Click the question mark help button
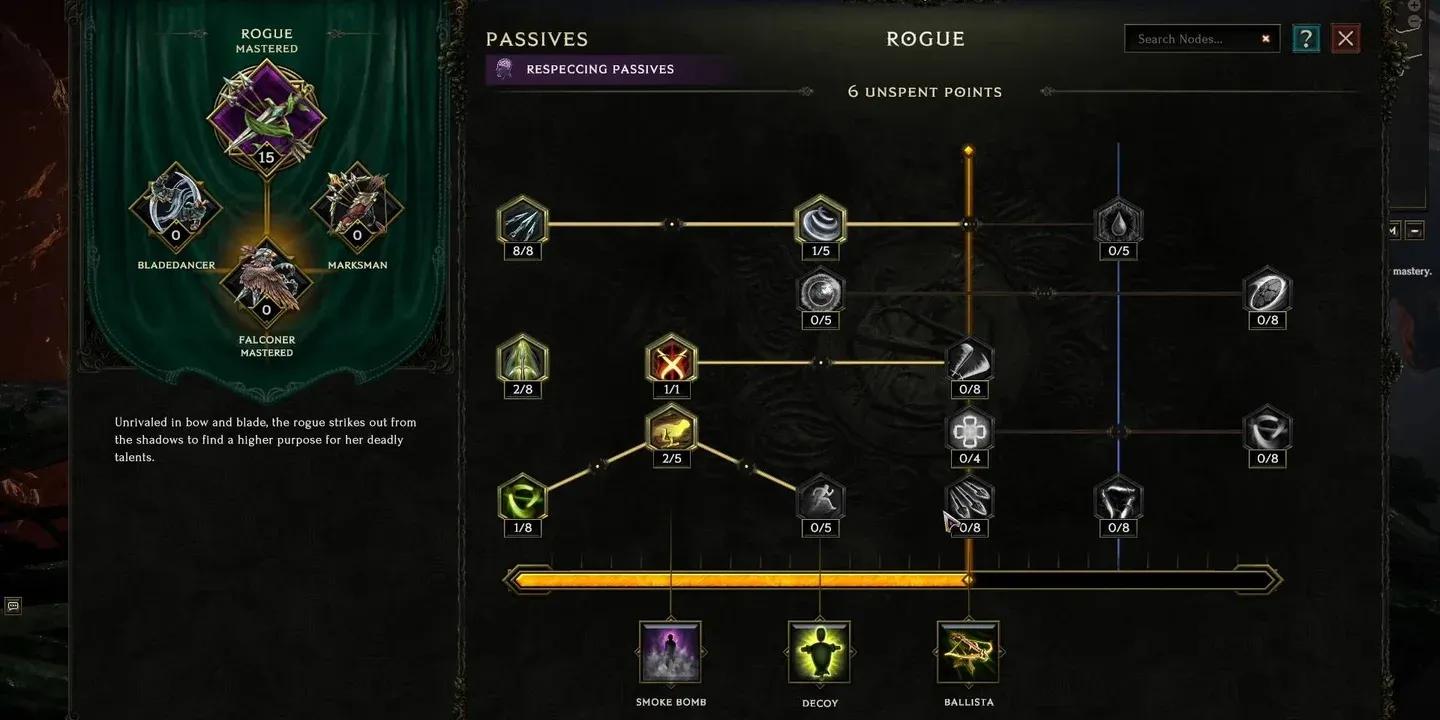Image resolution: width=1440 pixels, height=720 pixels. pos(1305,38)
